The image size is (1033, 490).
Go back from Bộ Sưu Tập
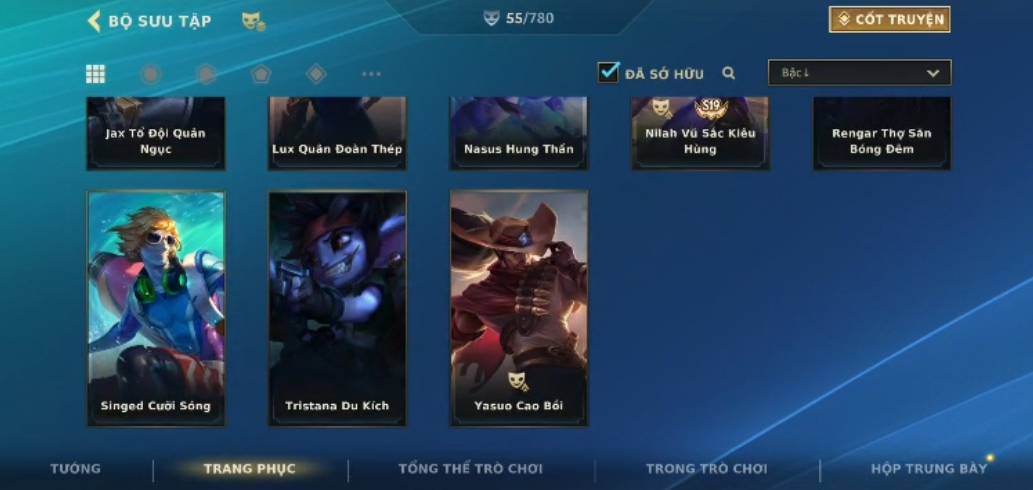click(x=95, y=21)
